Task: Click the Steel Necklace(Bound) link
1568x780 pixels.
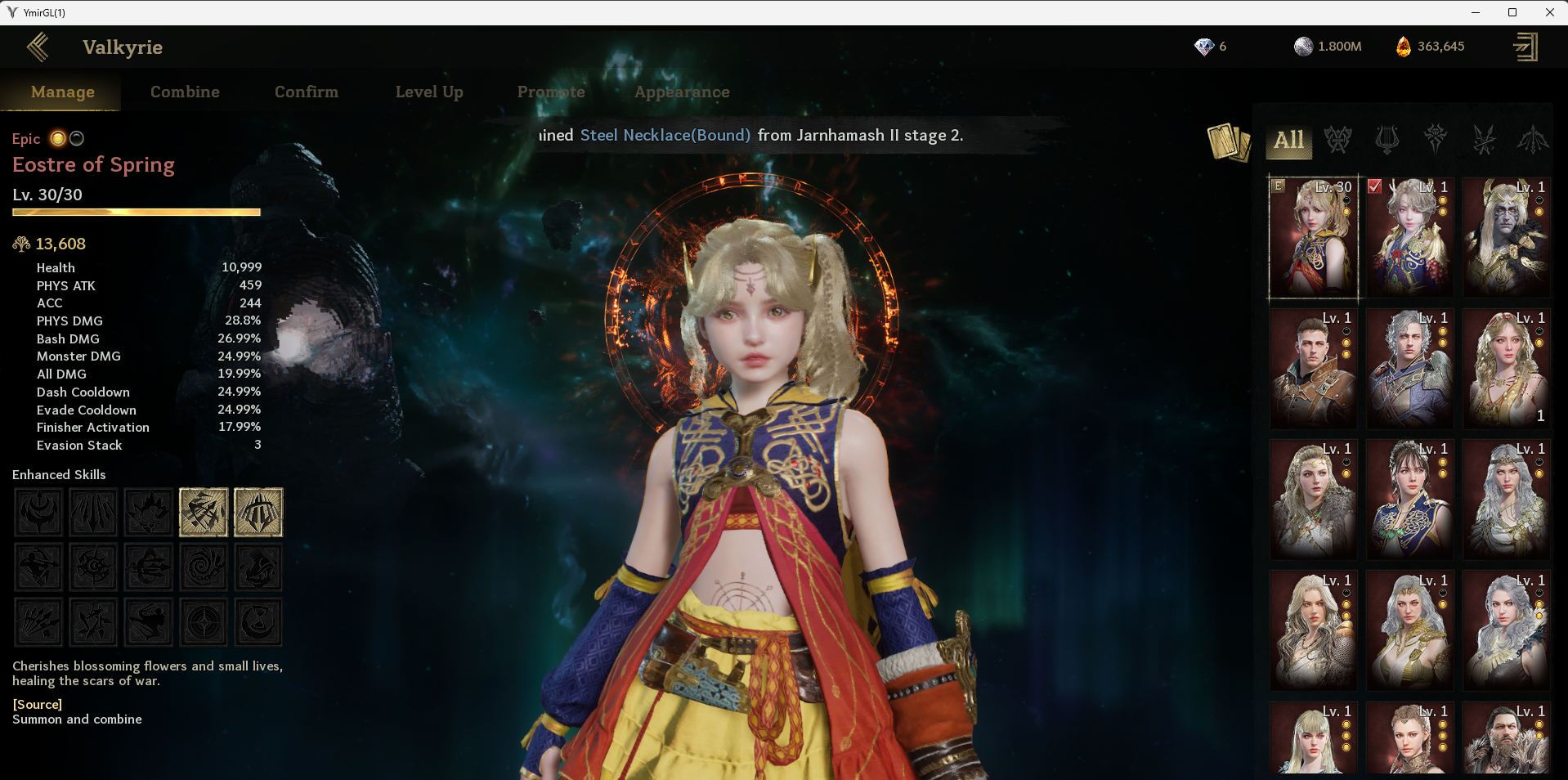Action: tap(665, 136)
